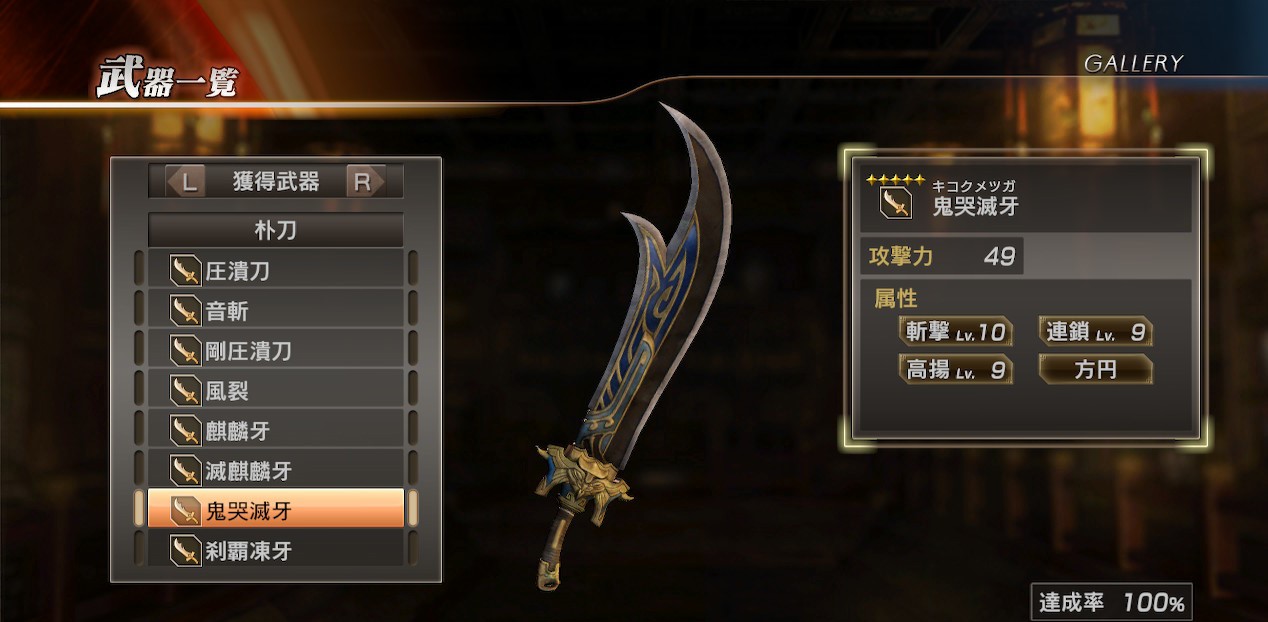Open the 朴刀 weapon type header
The height and width of the screenshot is (622, 1268).
[x=276, y=231]
